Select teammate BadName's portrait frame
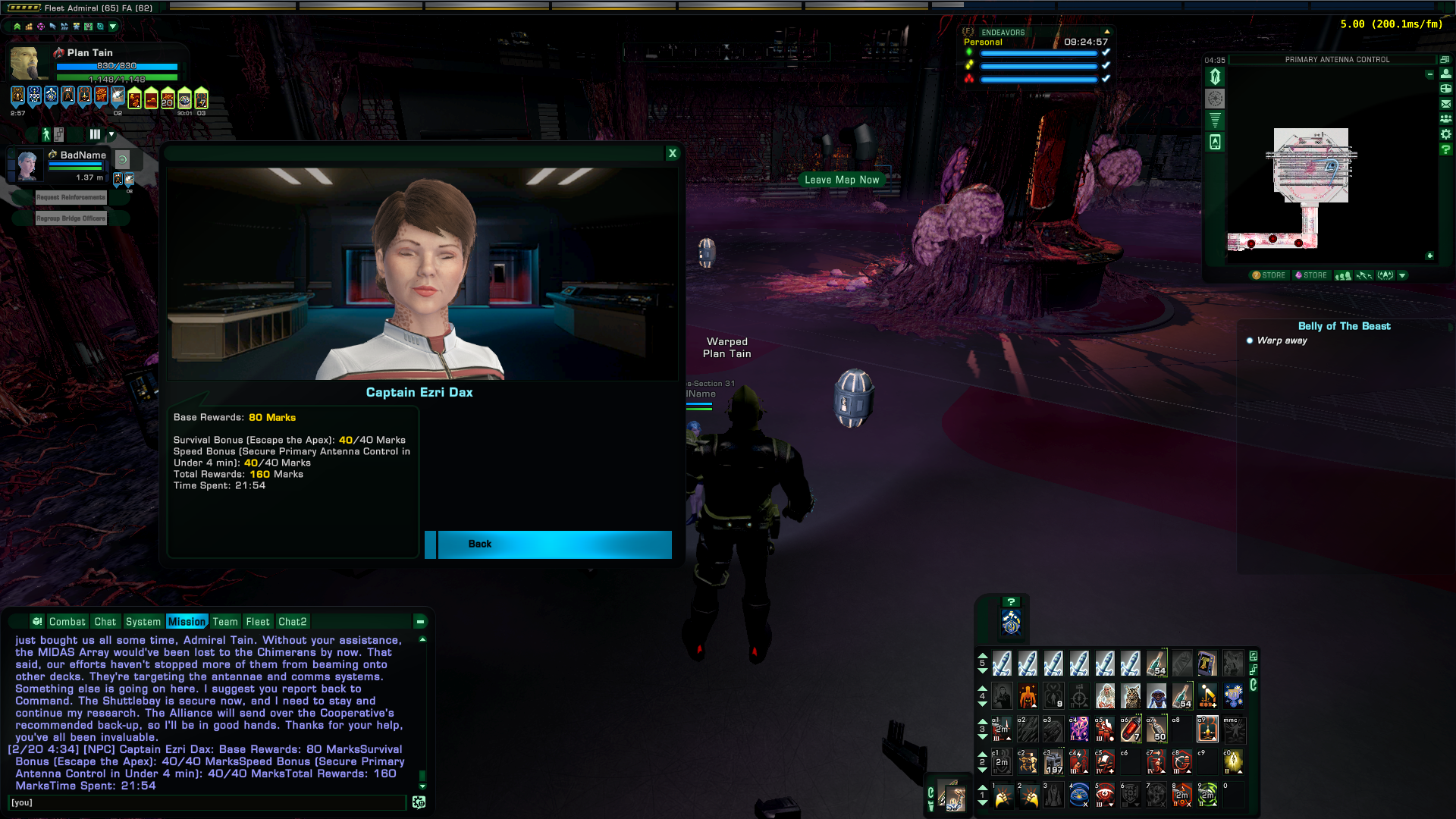The image size is (1456, 819). pyautogui.click(x=28, y=165)
